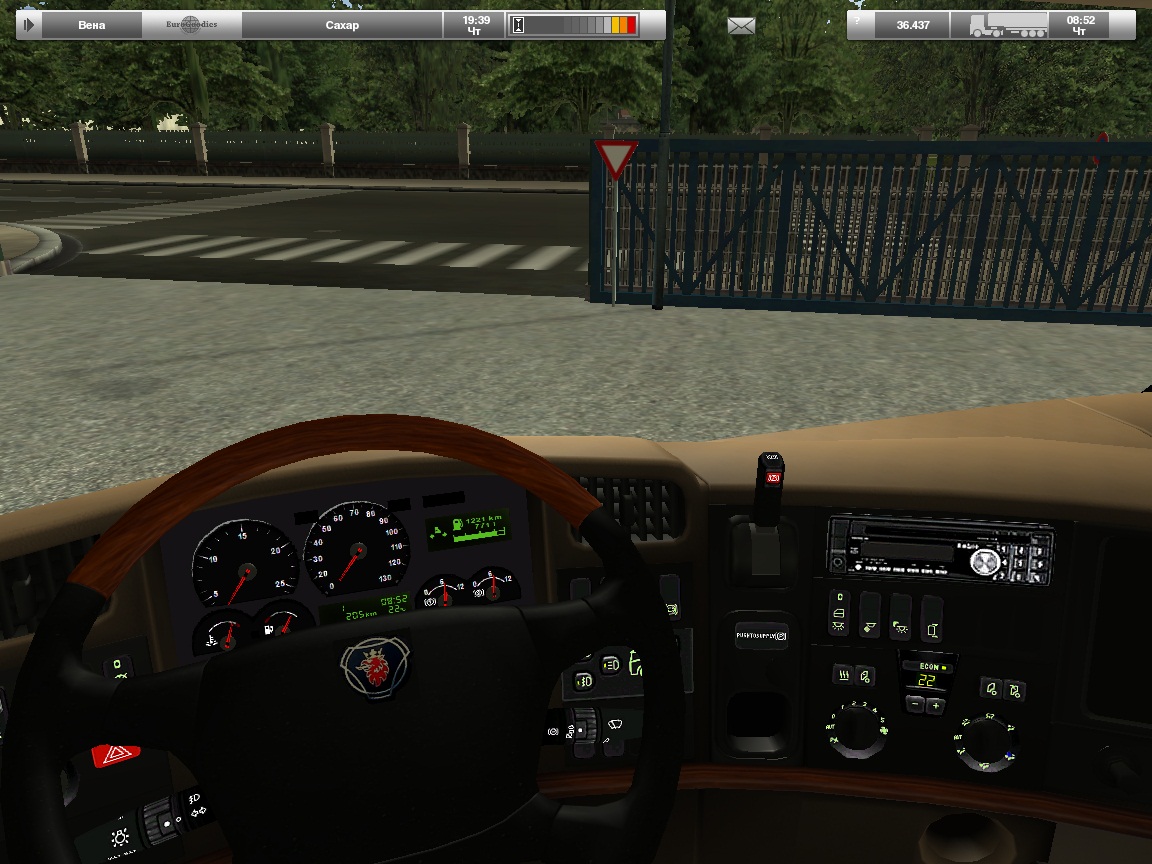1152x864 pixels.
Task: Click the arrow button on the job bar
Action: 29,25
